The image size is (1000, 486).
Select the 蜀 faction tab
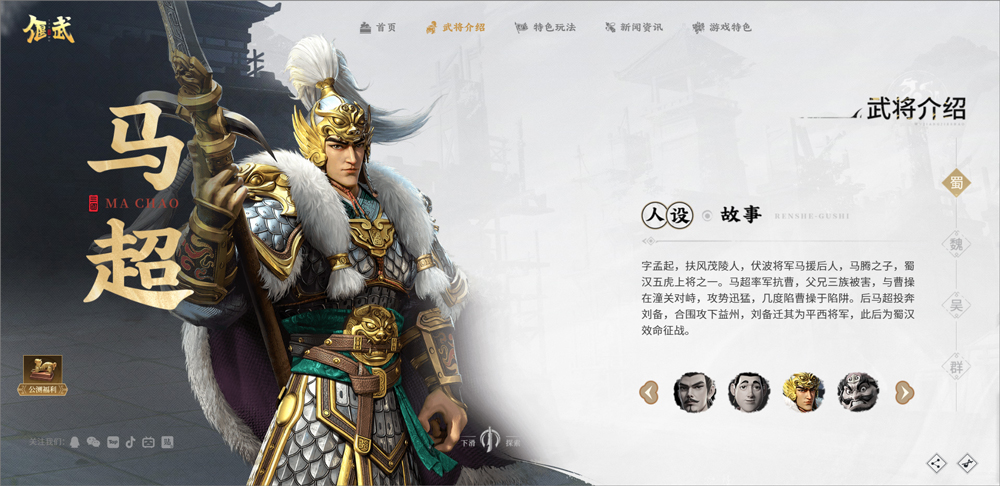click(957, 182)
